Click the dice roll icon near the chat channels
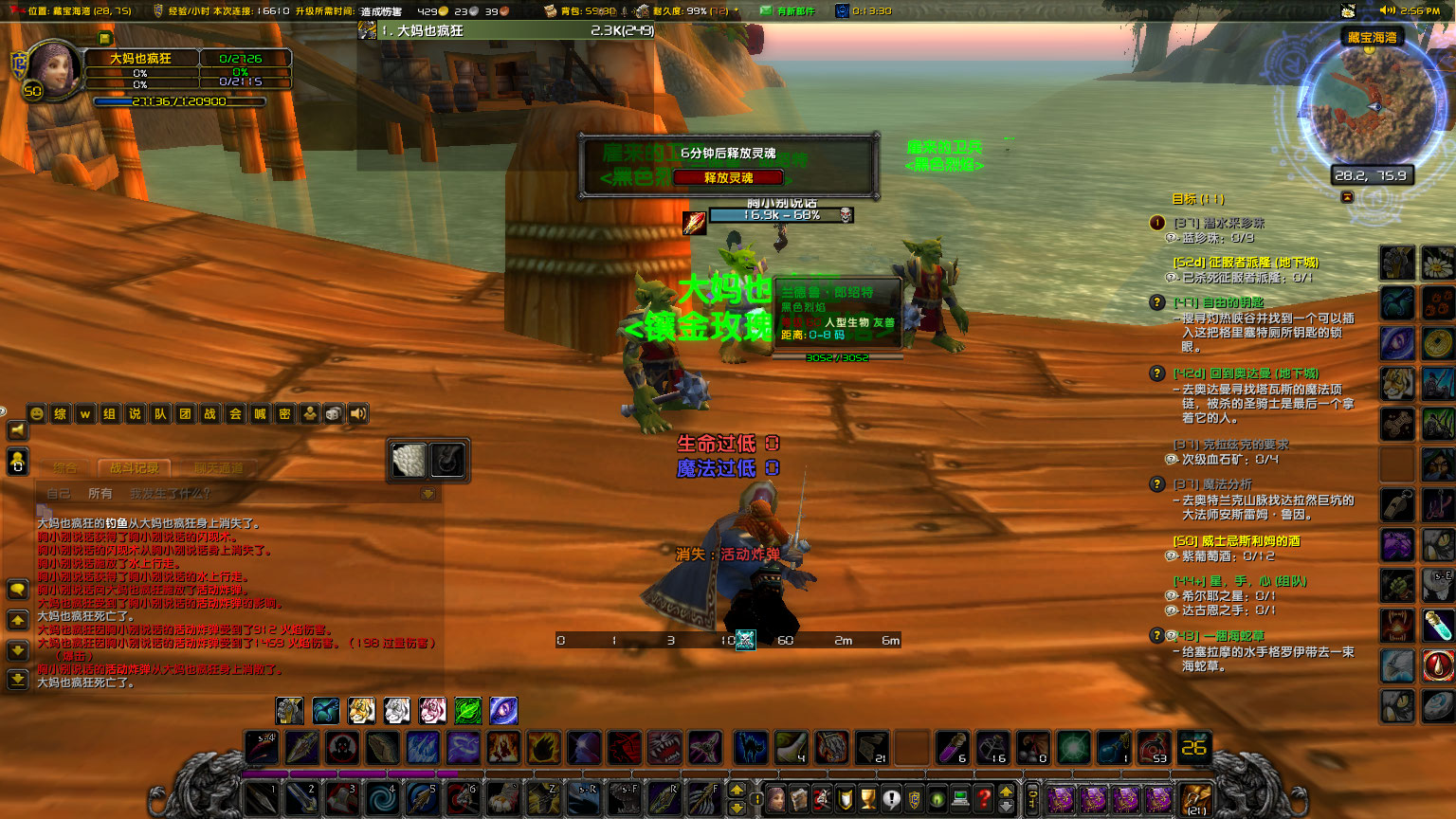 332,414
